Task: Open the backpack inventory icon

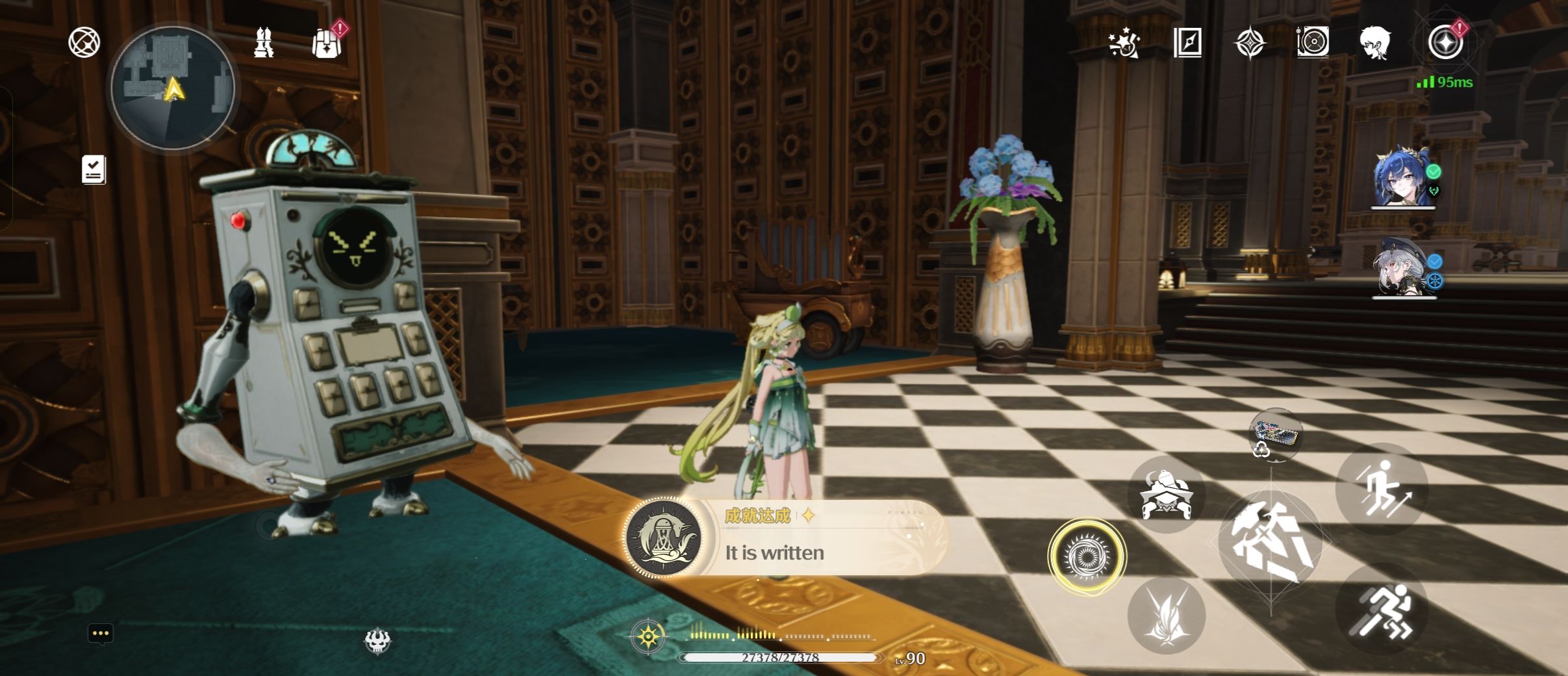Action: 327,43
